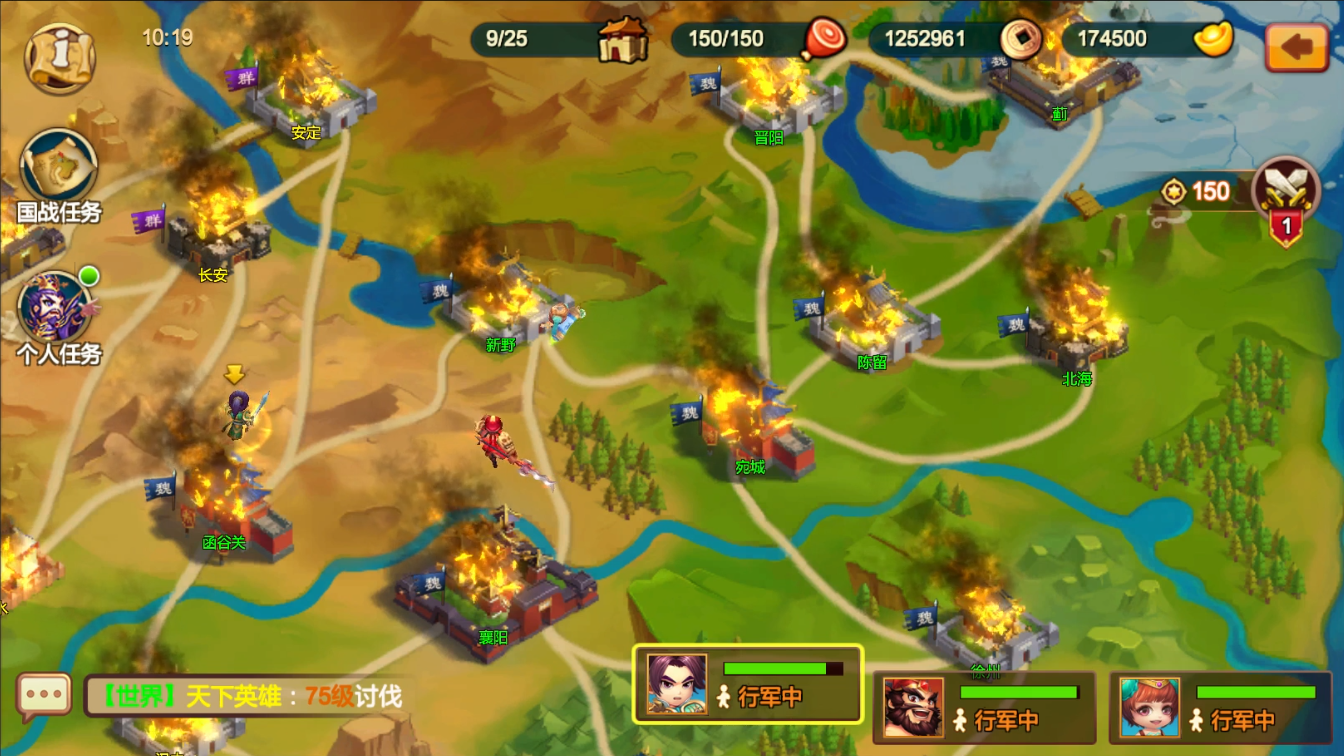Click the 世界 world chat message bar

248,696
